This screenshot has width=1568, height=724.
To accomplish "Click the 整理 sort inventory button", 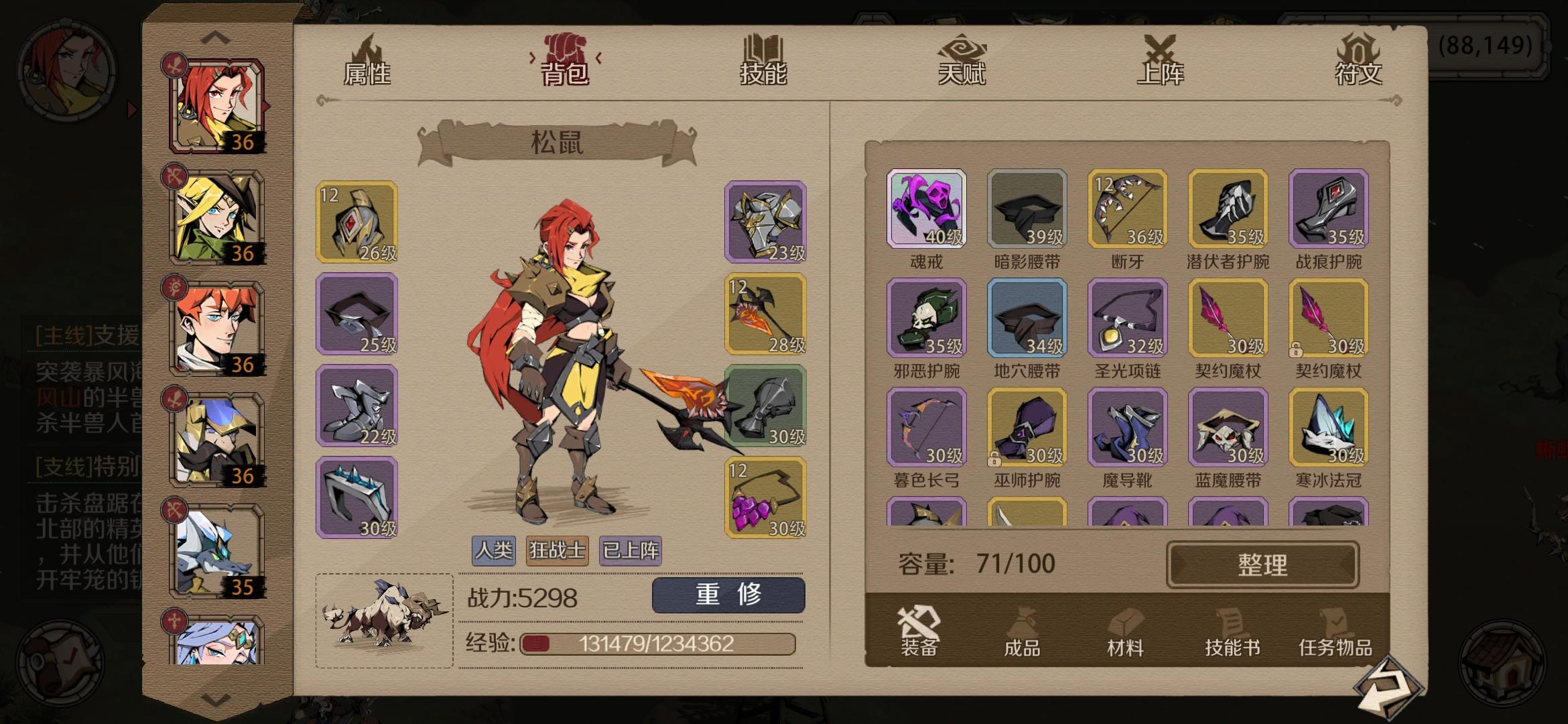I will (1262, 564).
